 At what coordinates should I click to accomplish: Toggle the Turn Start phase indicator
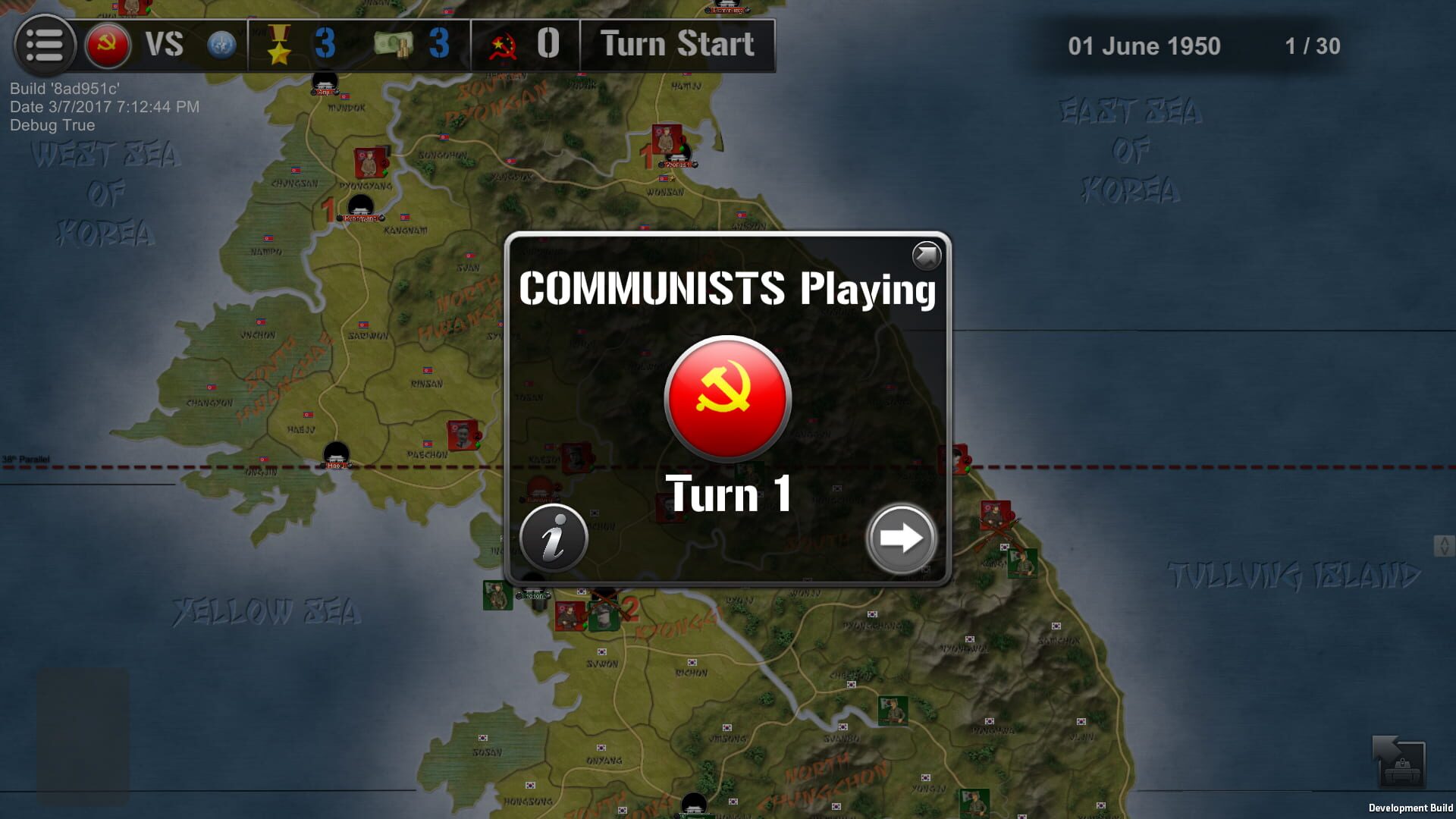pos(674,44)
